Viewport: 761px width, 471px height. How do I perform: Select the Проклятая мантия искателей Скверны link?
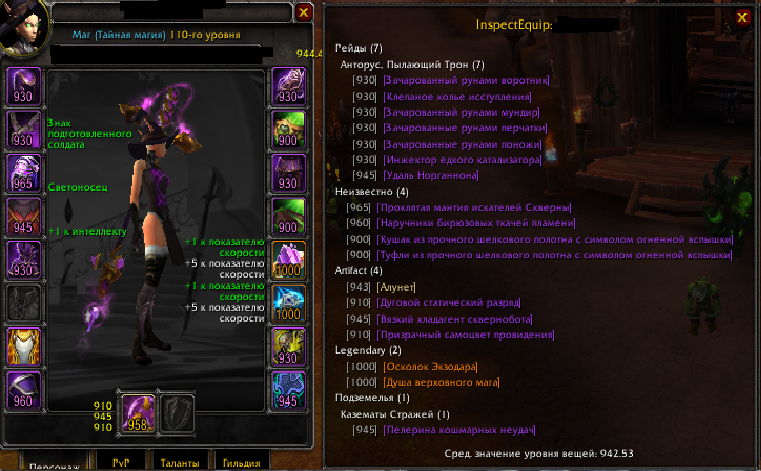point(465,207)
